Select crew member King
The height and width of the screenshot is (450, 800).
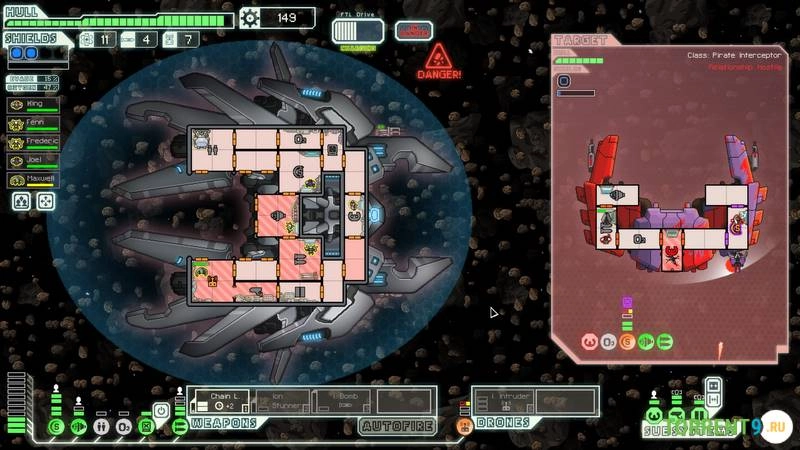click(31, 103)
